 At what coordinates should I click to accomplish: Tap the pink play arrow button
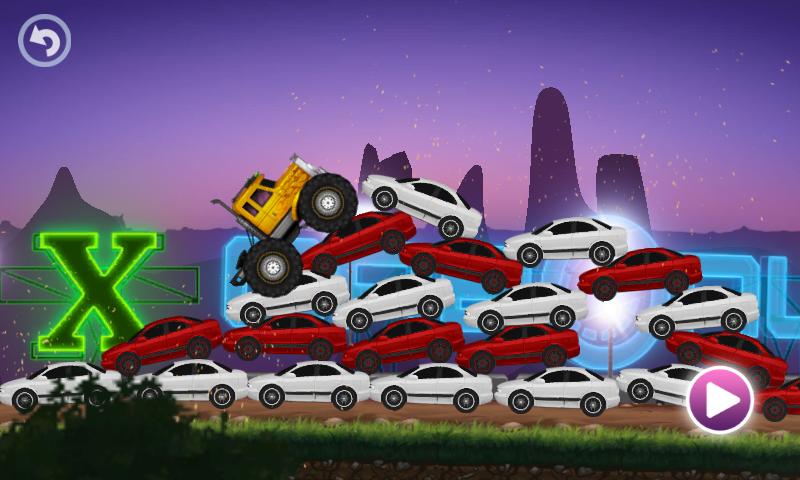click(719, 400)
